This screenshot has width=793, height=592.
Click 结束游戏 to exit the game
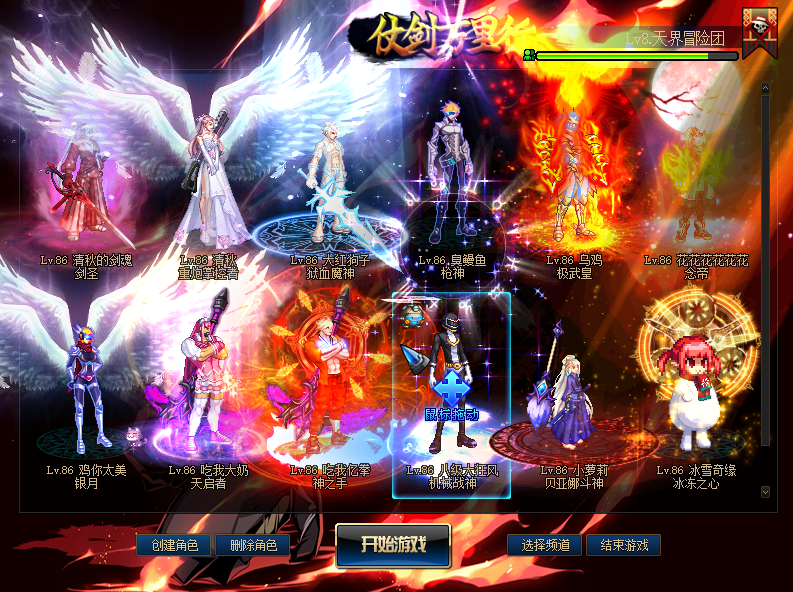click(x=624, y=545)
